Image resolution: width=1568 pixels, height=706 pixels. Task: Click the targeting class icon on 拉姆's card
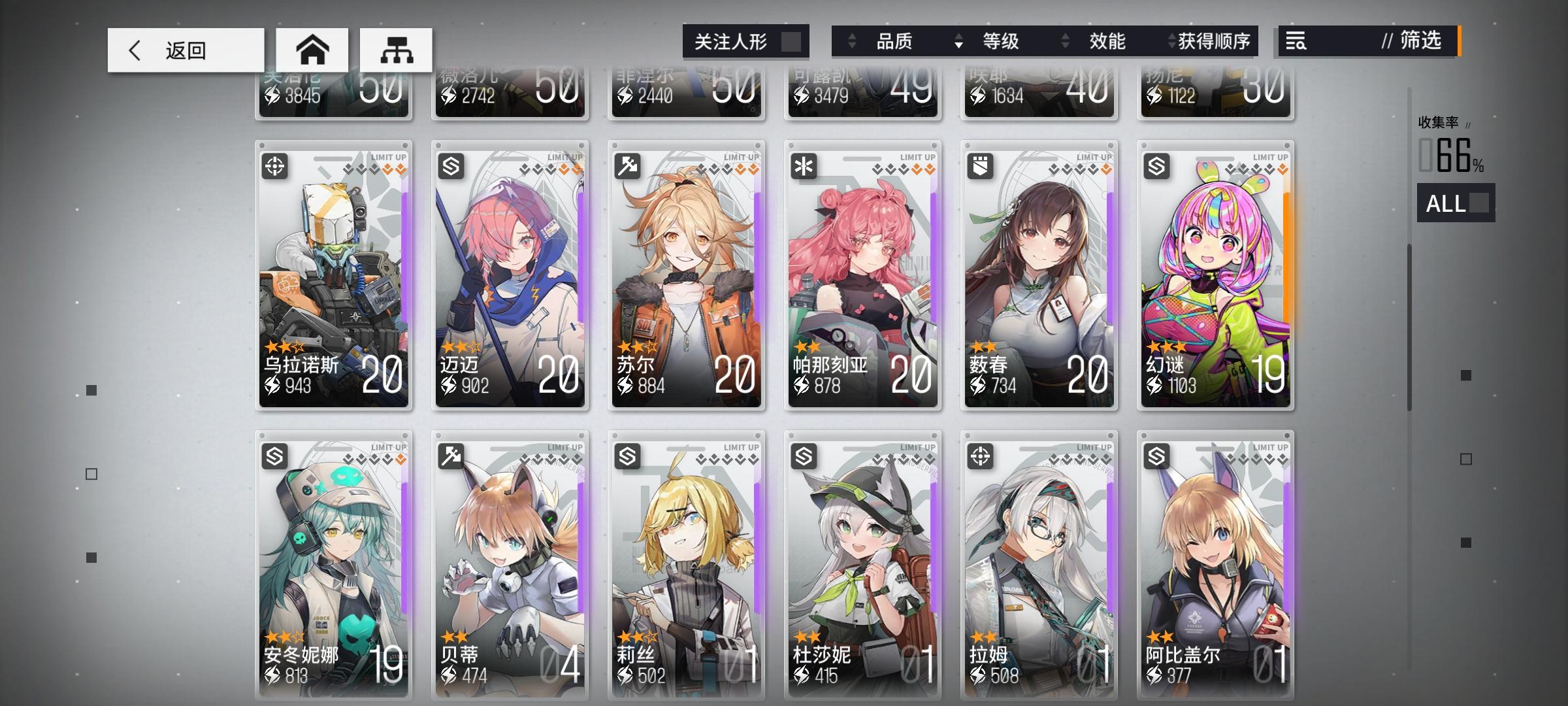(x=982, y=456)
